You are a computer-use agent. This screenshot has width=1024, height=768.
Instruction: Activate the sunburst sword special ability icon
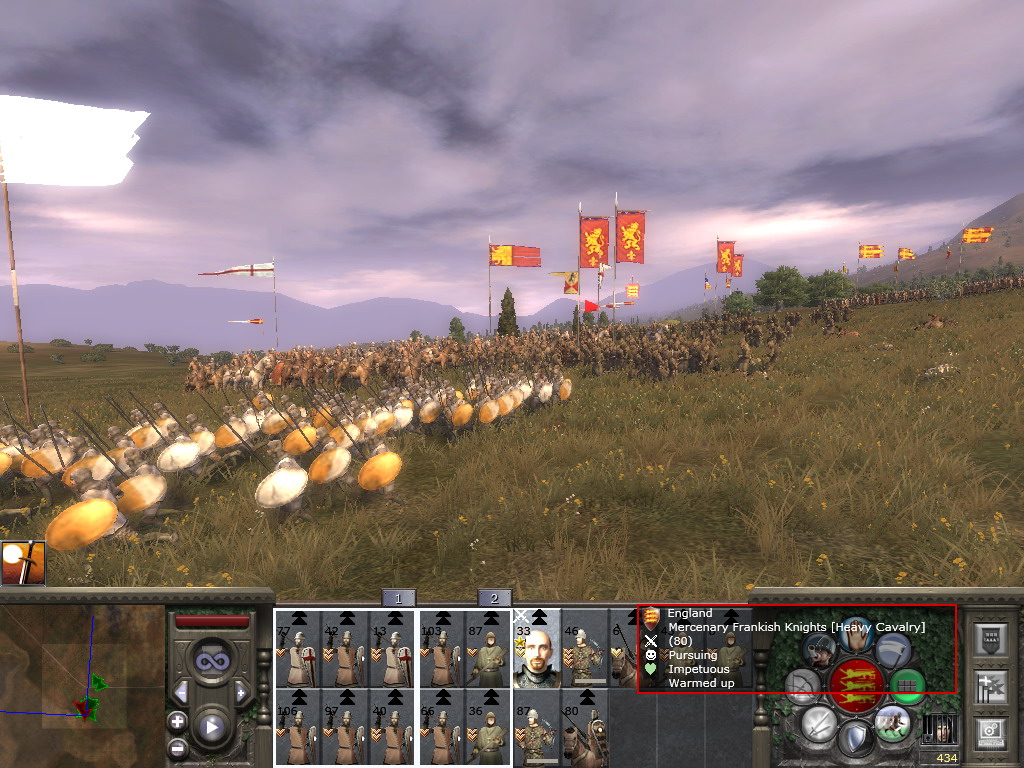(x=22, y=563)
